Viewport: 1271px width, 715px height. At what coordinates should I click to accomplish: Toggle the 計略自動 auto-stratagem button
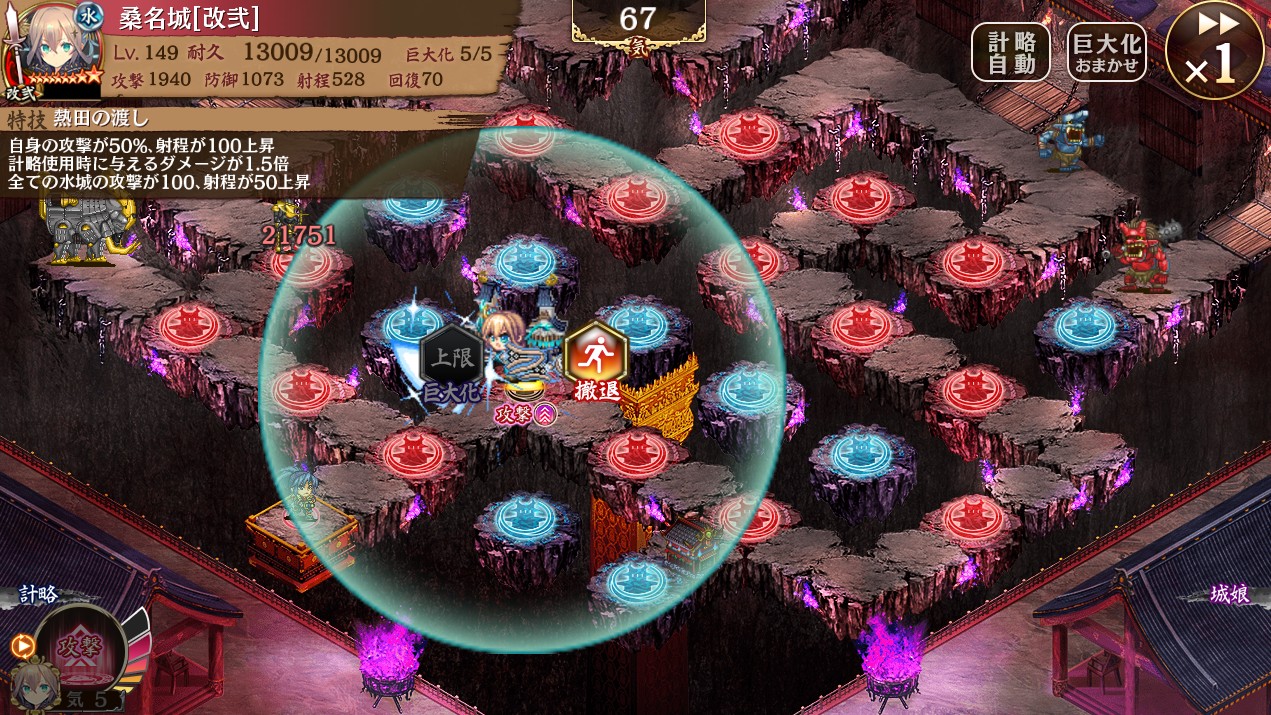tap(1011, 52)
